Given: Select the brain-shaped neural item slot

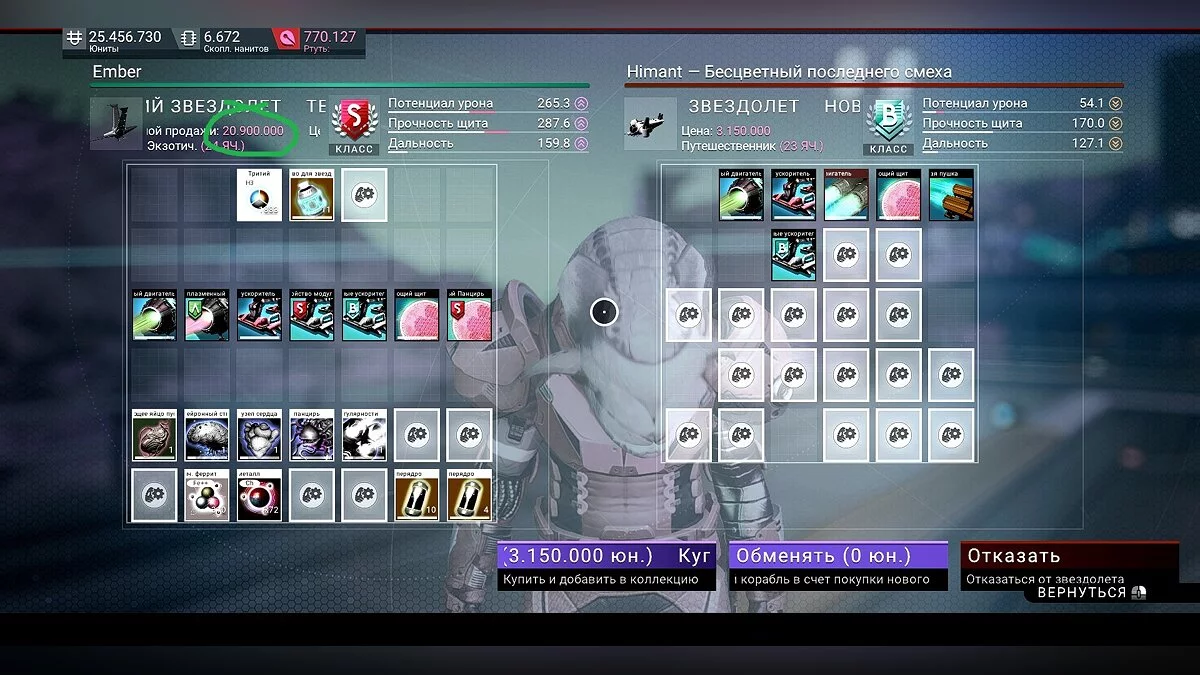Looking at the screenshot, I should [207, 434].
